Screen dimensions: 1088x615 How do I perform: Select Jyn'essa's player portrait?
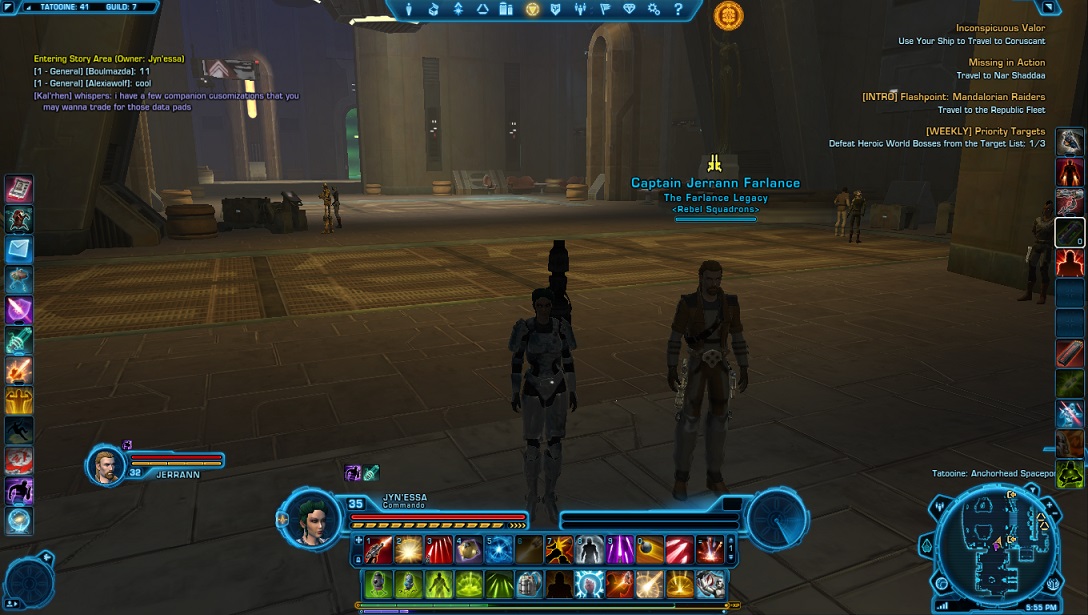pyautogui.click(x=312, y=517)
